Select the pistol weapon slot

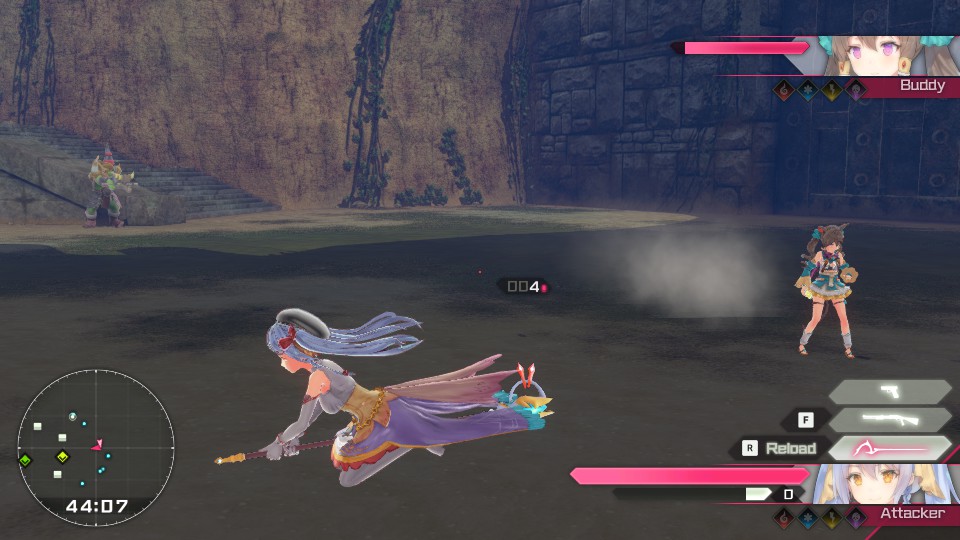[x=889, y=392]
